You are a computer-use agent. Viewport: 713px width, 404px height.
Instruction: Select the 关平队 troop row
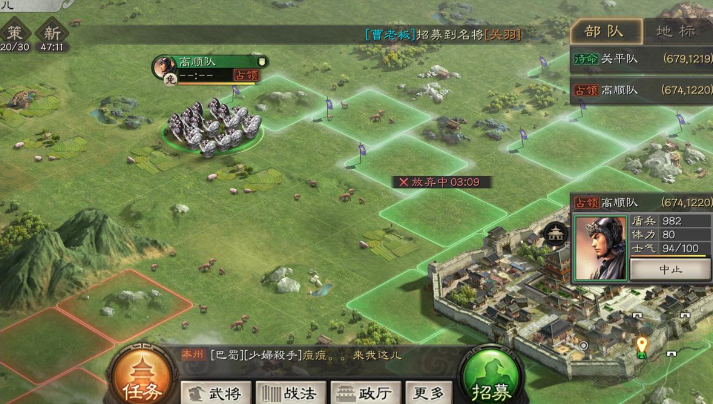641,59
